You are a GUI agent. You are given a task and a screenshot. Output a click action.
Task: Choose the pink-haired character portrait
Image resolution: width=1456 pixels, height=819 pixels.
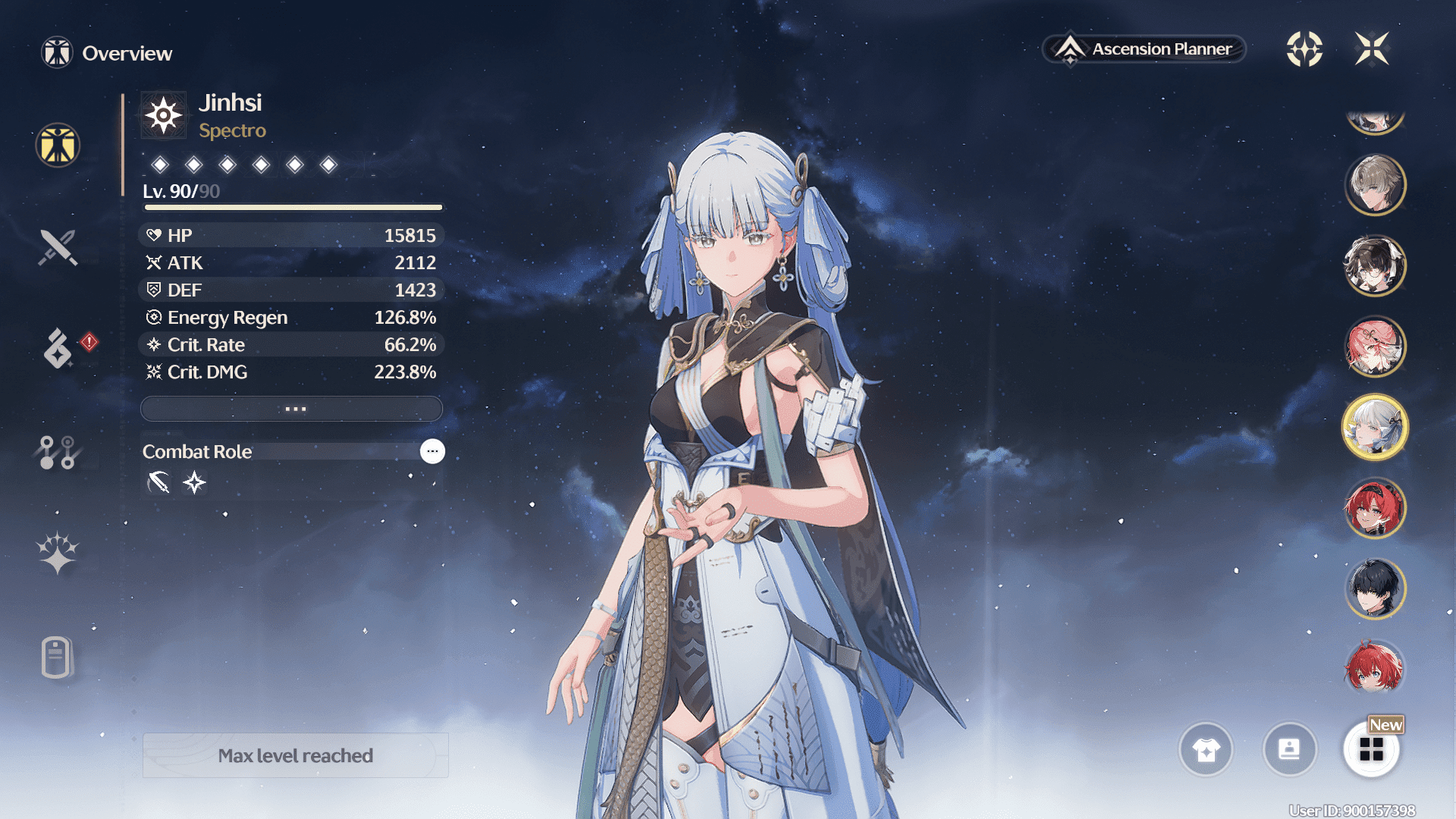pos(1375,347)
